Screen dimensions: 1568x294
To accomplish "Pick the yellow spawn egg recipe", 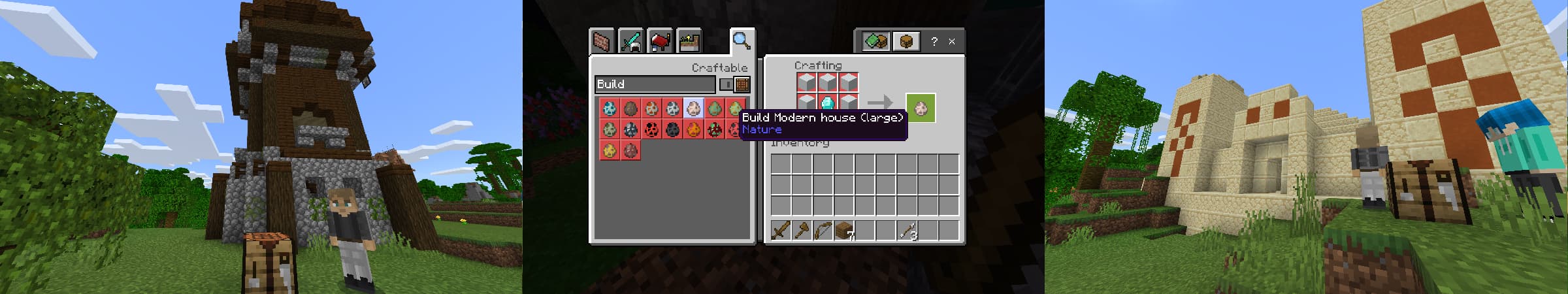I will [610, 151].
